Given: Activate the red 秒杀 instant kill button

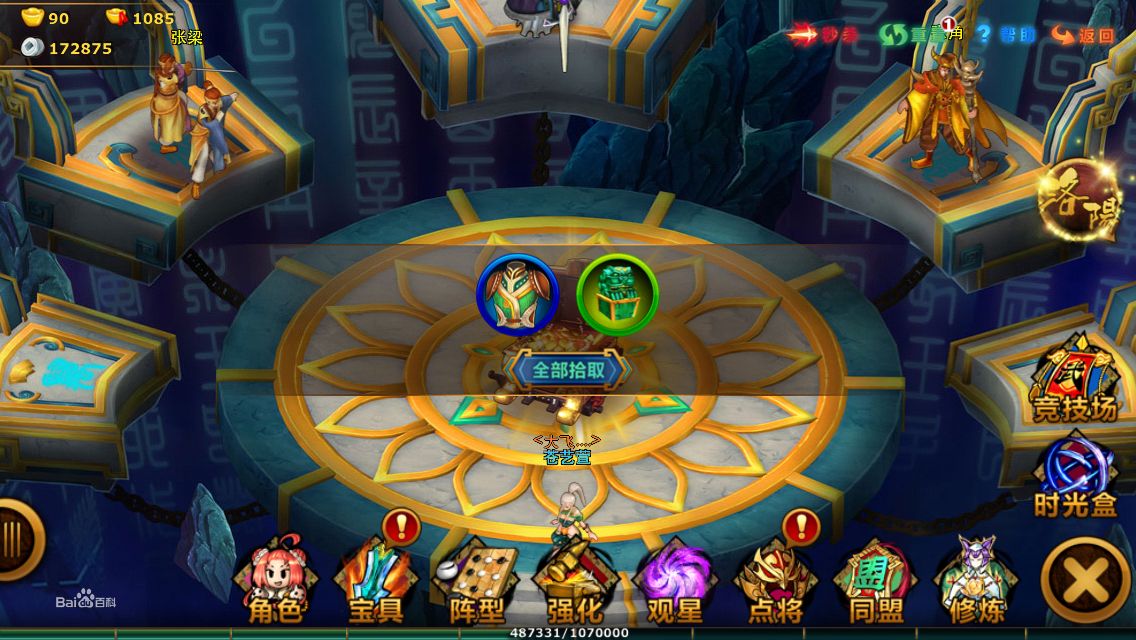Looking at the screenshot, I should pyautogui.click(x=824, y=35).
